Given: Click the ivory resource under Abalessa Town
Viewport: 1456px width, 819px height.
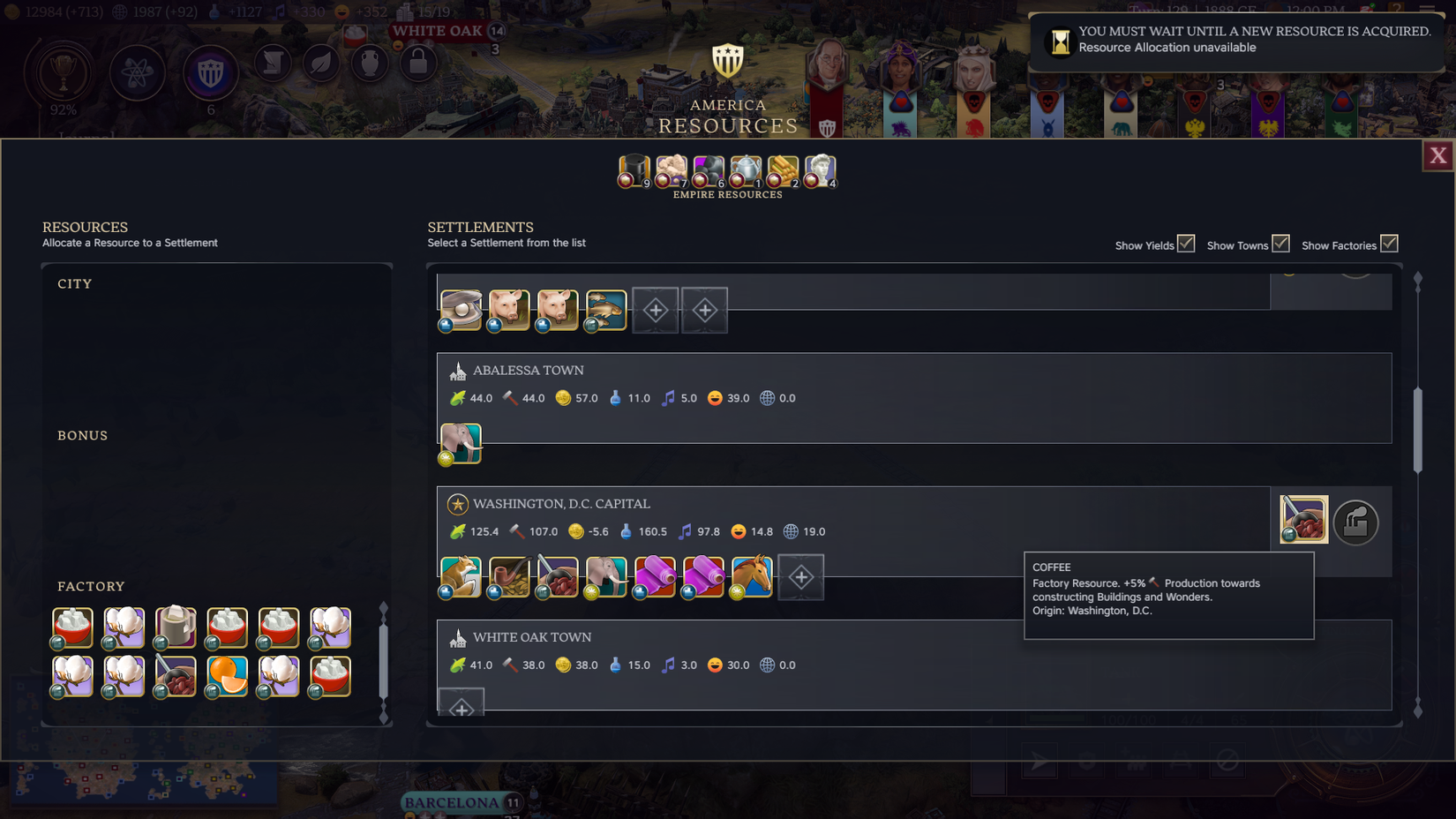Looking at the screenshot, I should [460, 444].
